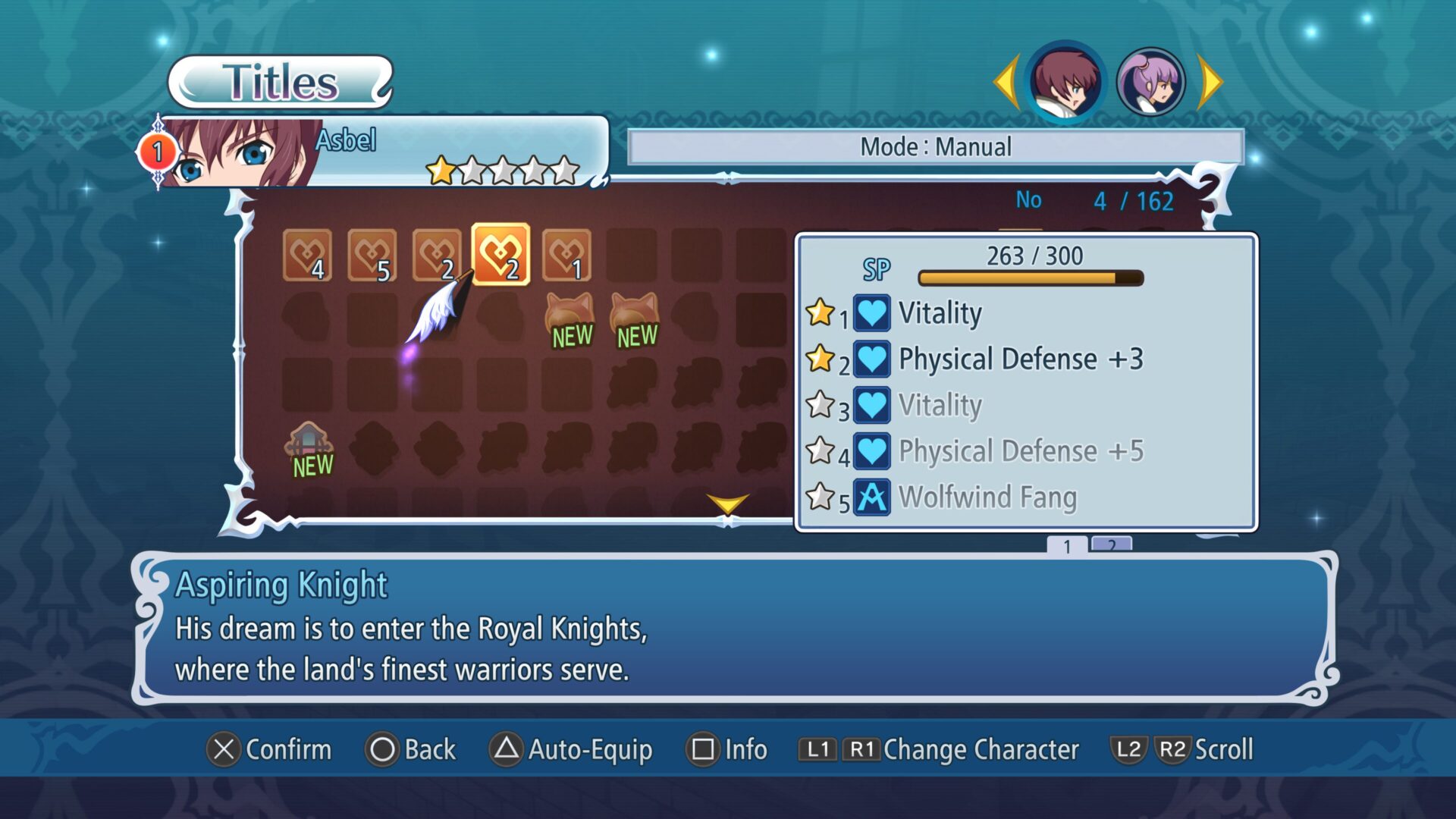Screen dimensions: 1456x819
Task: Switch to the purple-haired character portrait
Action: click(1150, 82)
